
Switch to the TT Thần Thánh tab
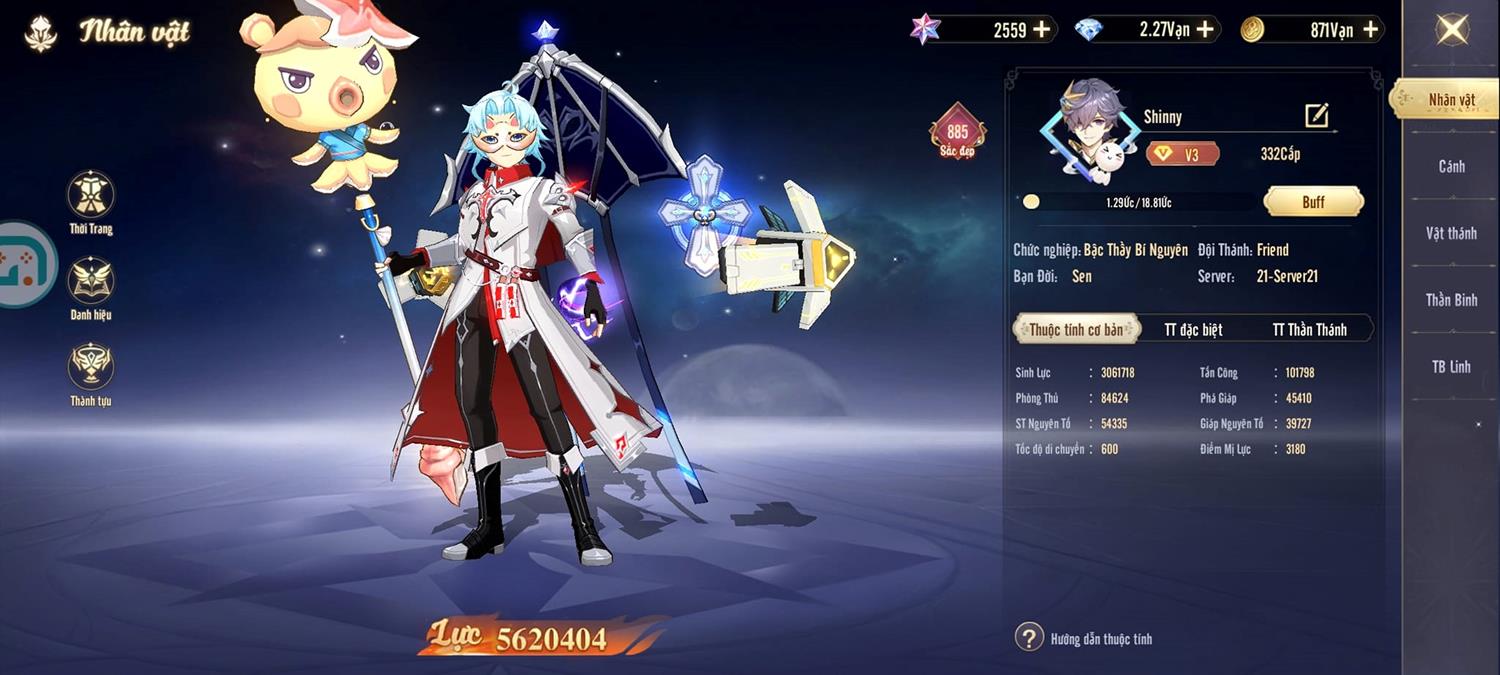[x=1309, y=329]
